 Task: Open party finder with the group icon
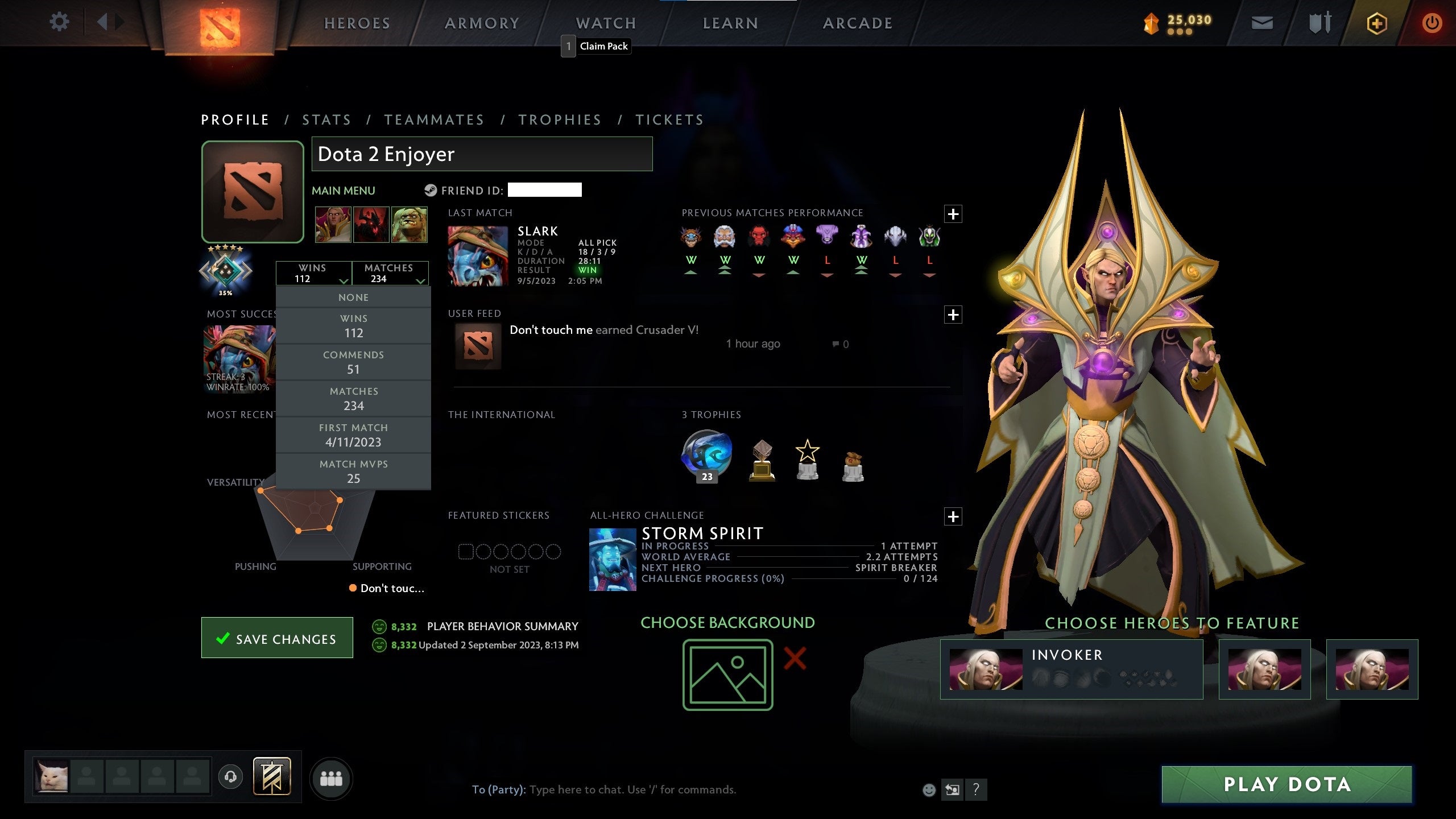coord(333,779)
